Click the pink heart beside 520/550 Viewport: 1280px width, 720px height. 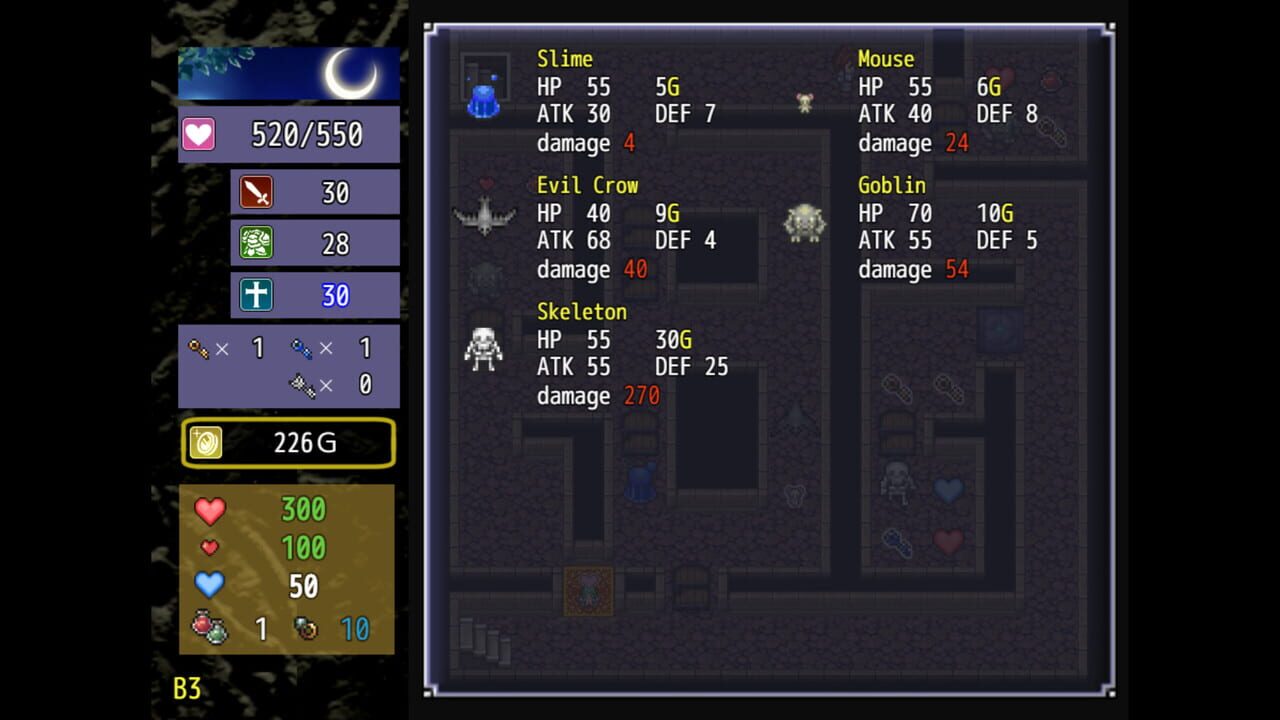(197, 133)
